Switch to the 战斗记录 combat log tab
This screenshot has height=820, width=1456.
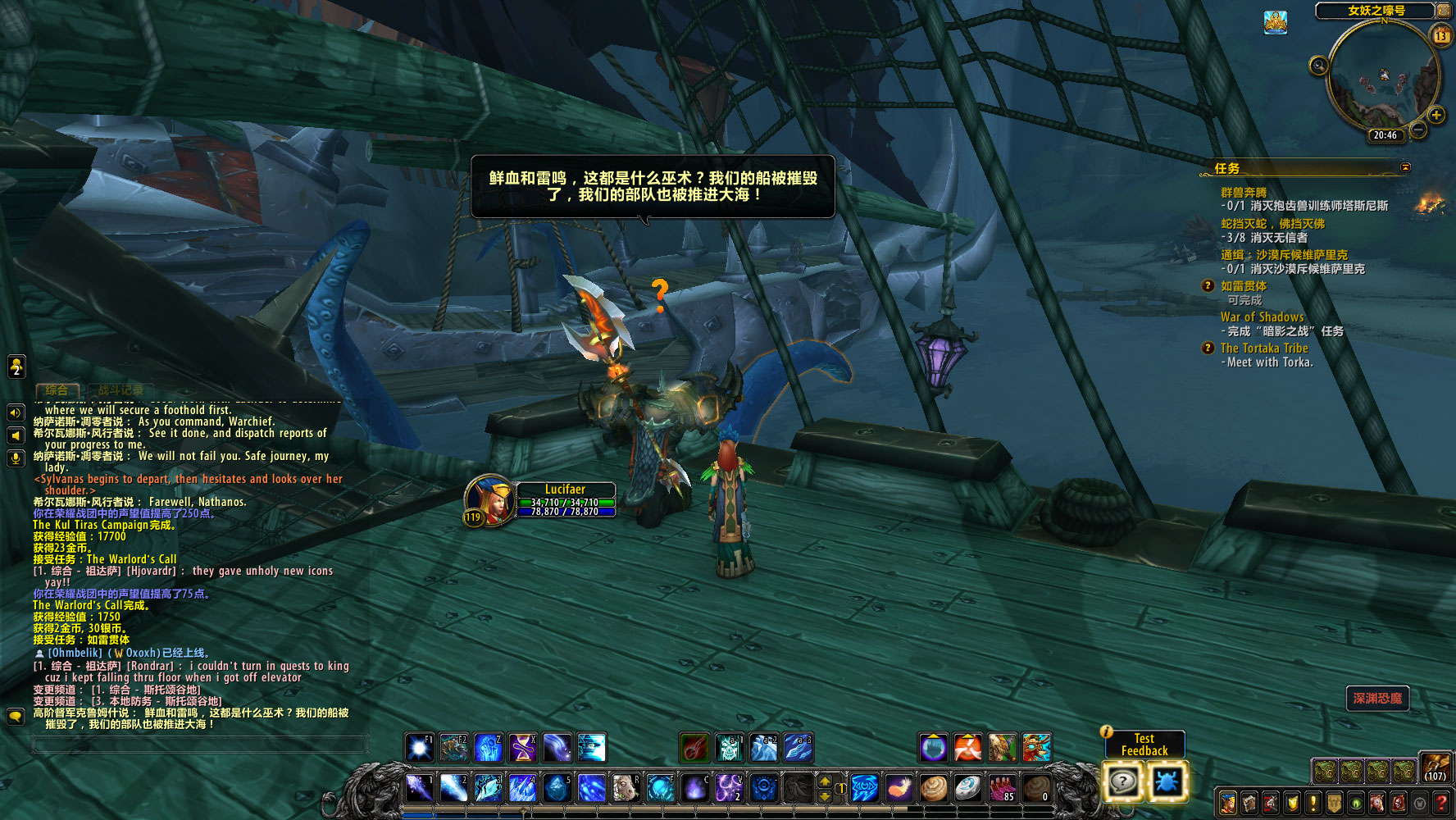(x=120, y=390)
